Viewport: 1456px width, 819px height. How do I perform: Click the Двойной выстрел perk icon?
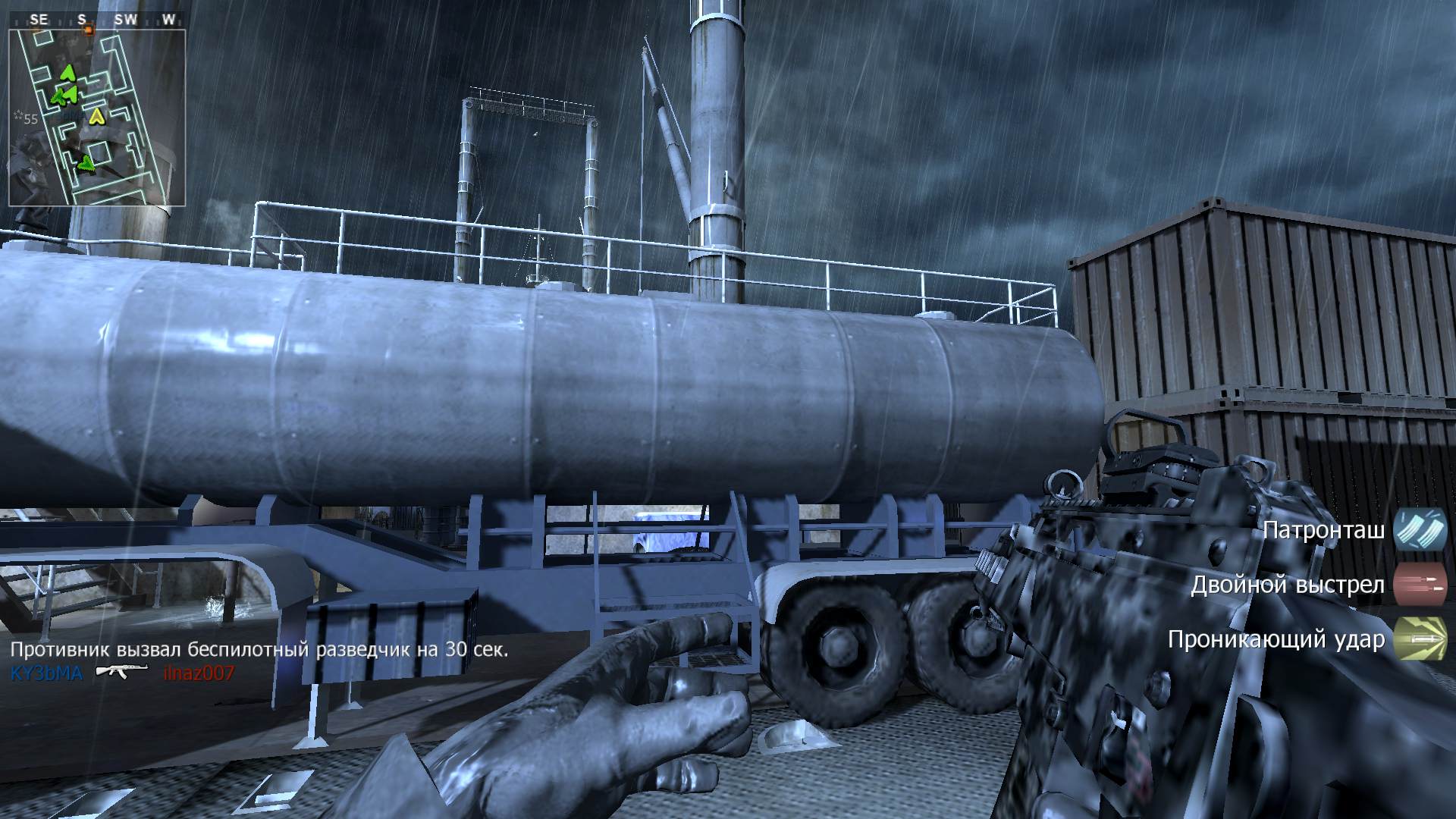coord(1420,585)
